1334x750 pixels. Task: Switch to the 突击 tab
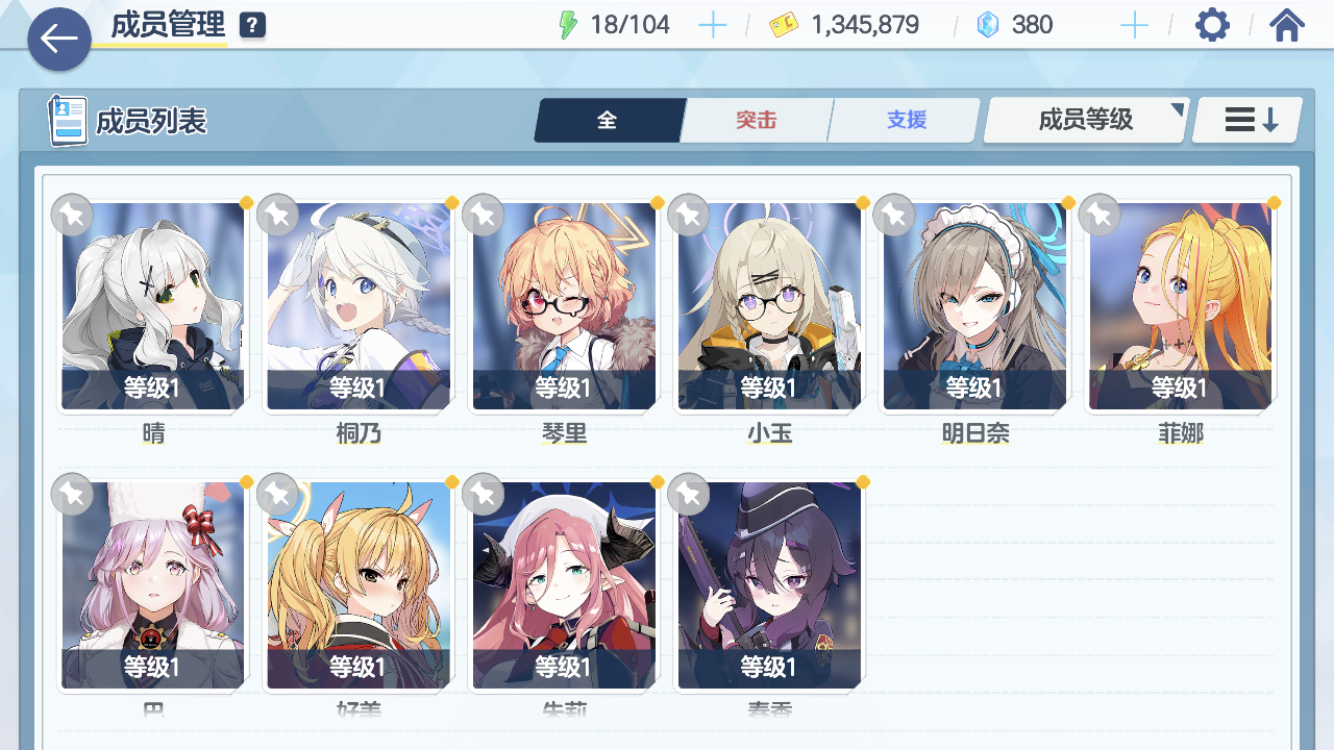(x=756, y=119)
